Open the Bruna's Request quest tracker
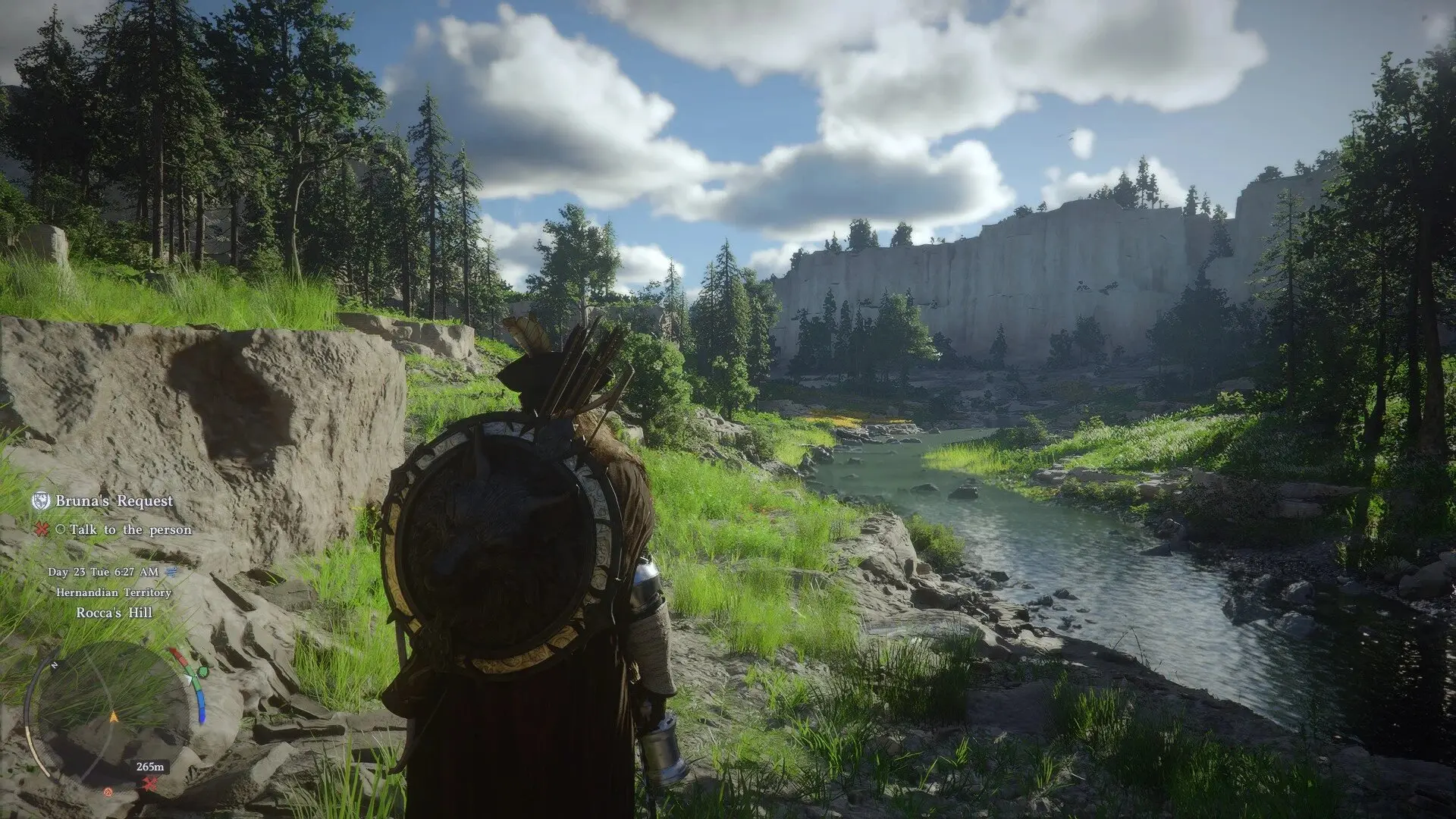The height and width of the screenshot is (819, 1456). (x=114, y=501)
